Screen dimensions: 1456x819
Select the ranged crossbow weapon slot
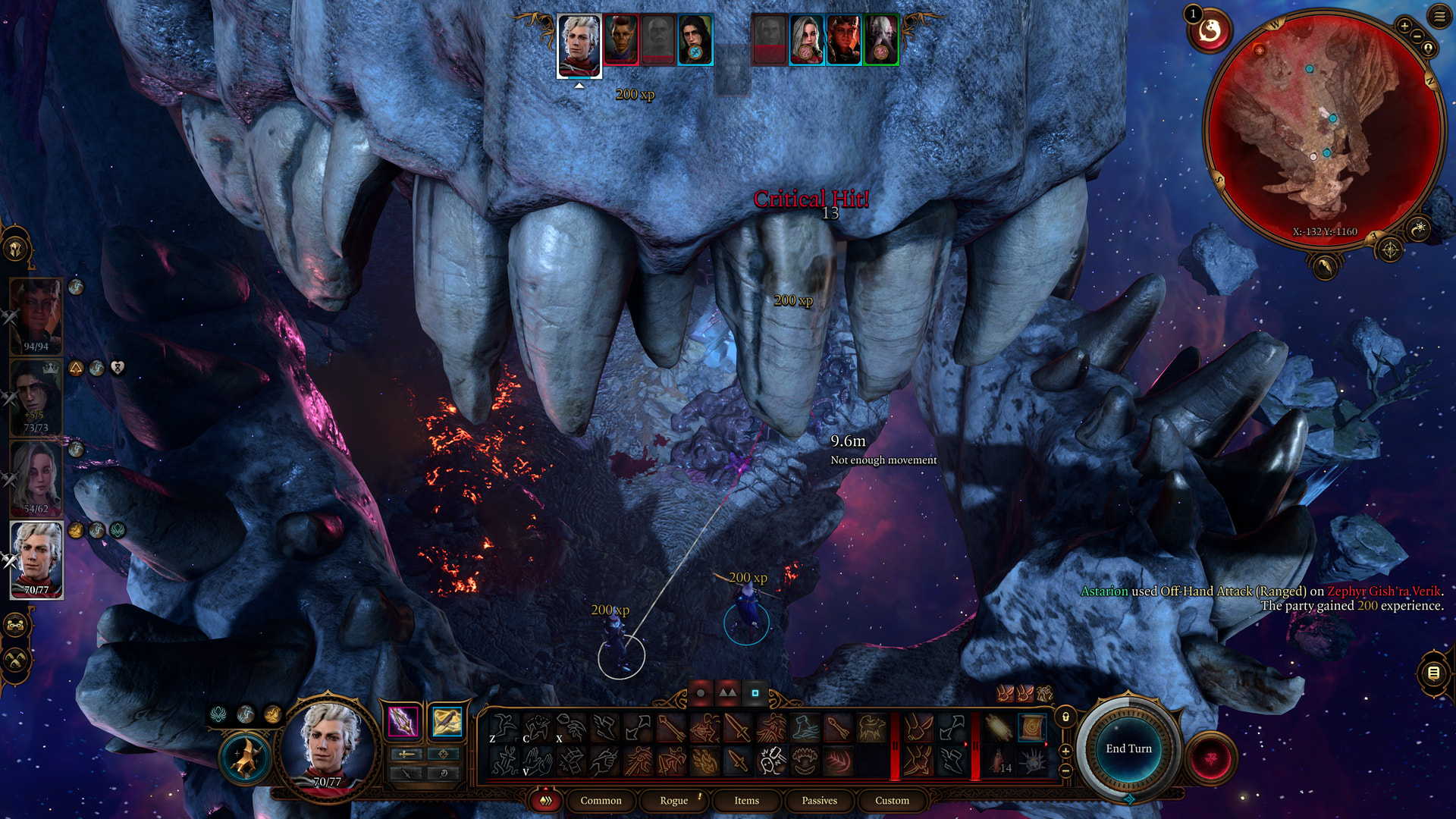click(447, 721)
